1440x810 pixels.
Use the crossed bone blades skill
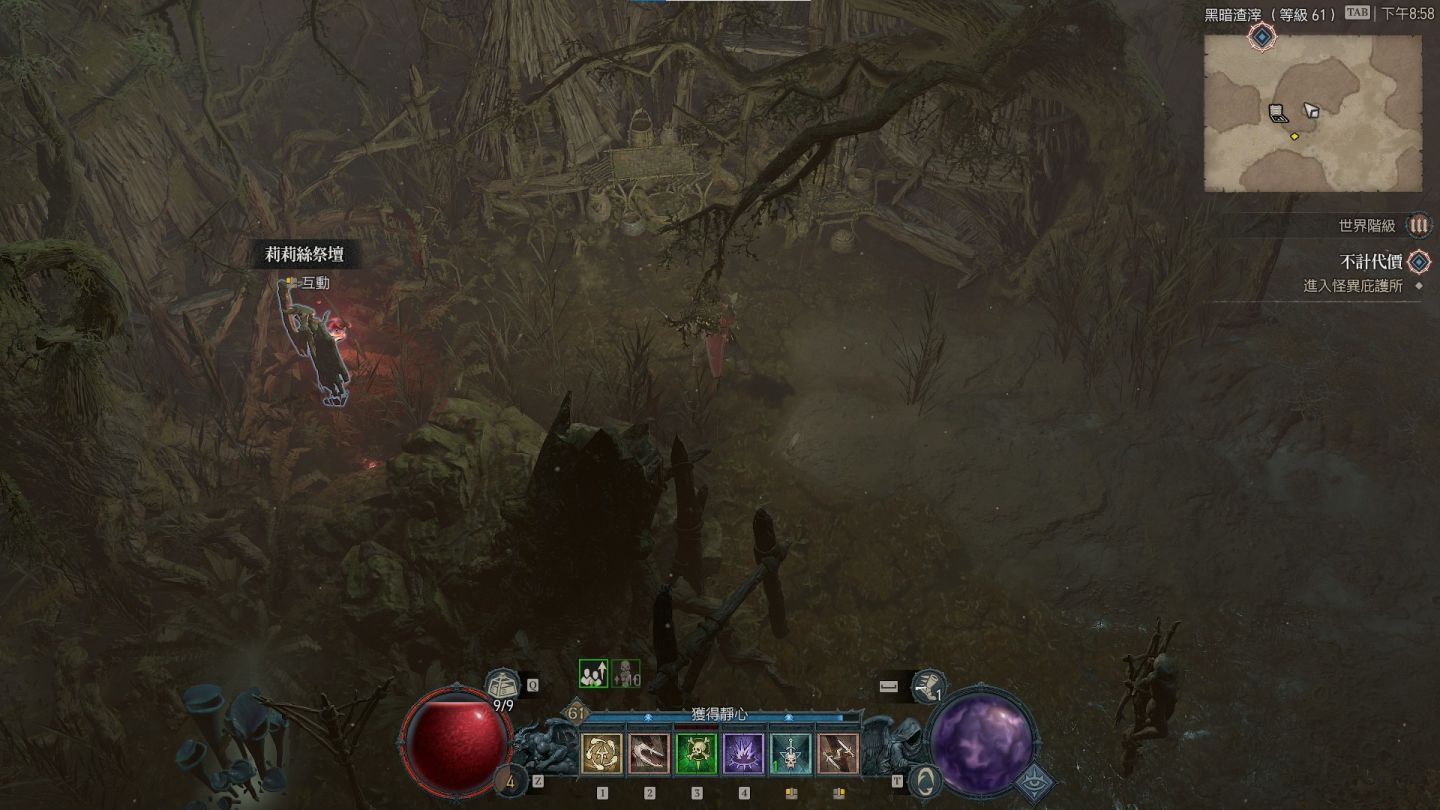838,754
